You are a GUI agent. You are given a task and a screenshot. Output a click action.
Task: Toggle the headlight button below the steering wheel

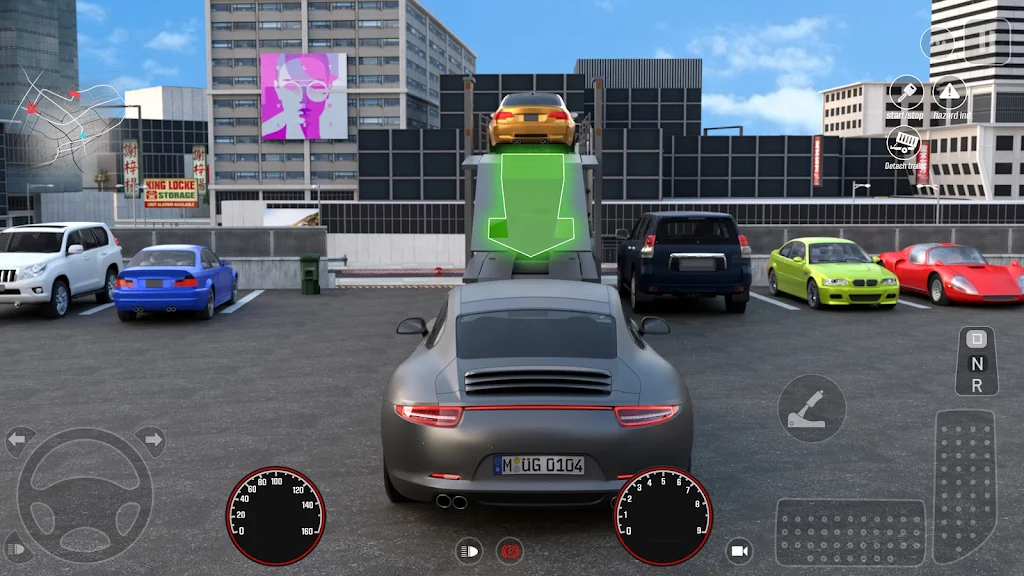coord(17,547)
